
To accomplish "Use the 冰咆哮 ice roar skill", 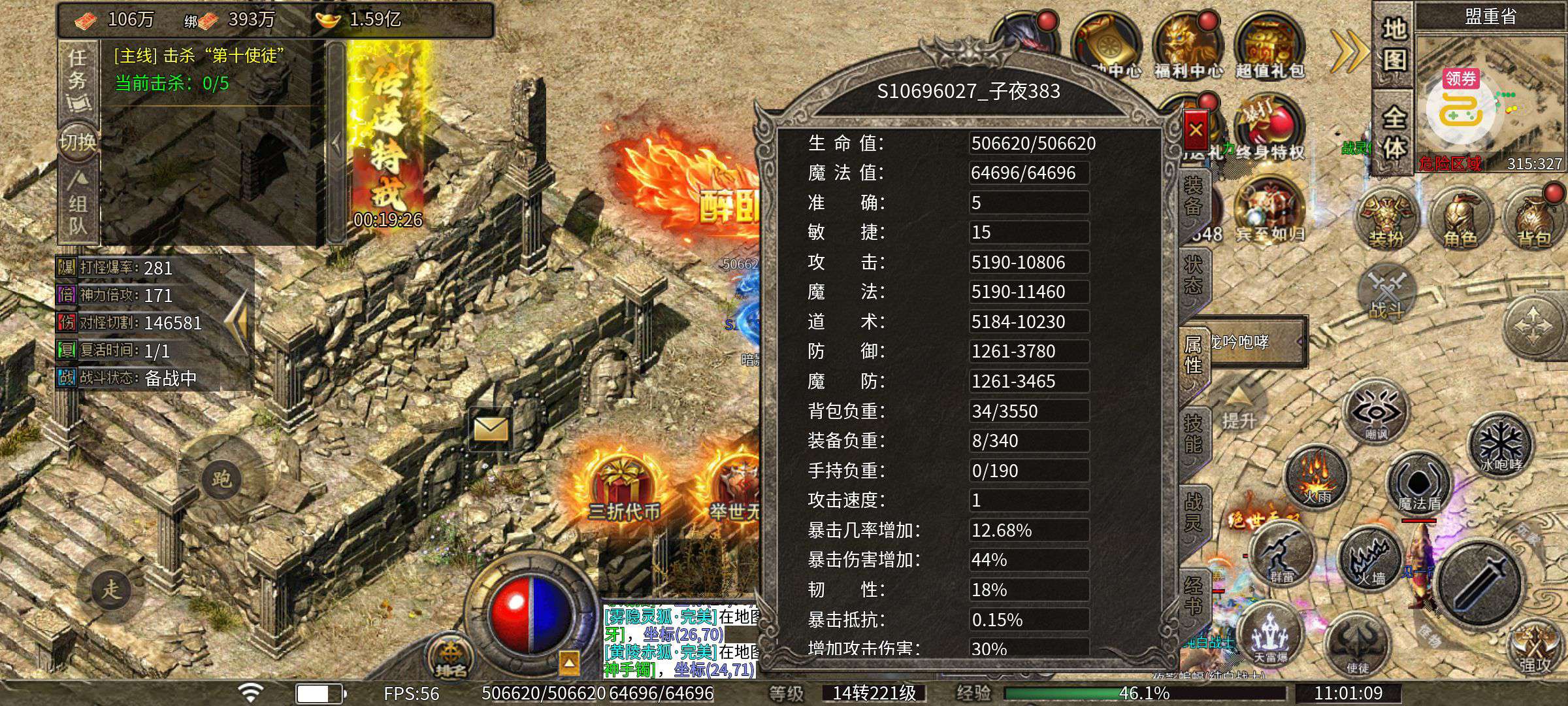I will click(1499, 445).
